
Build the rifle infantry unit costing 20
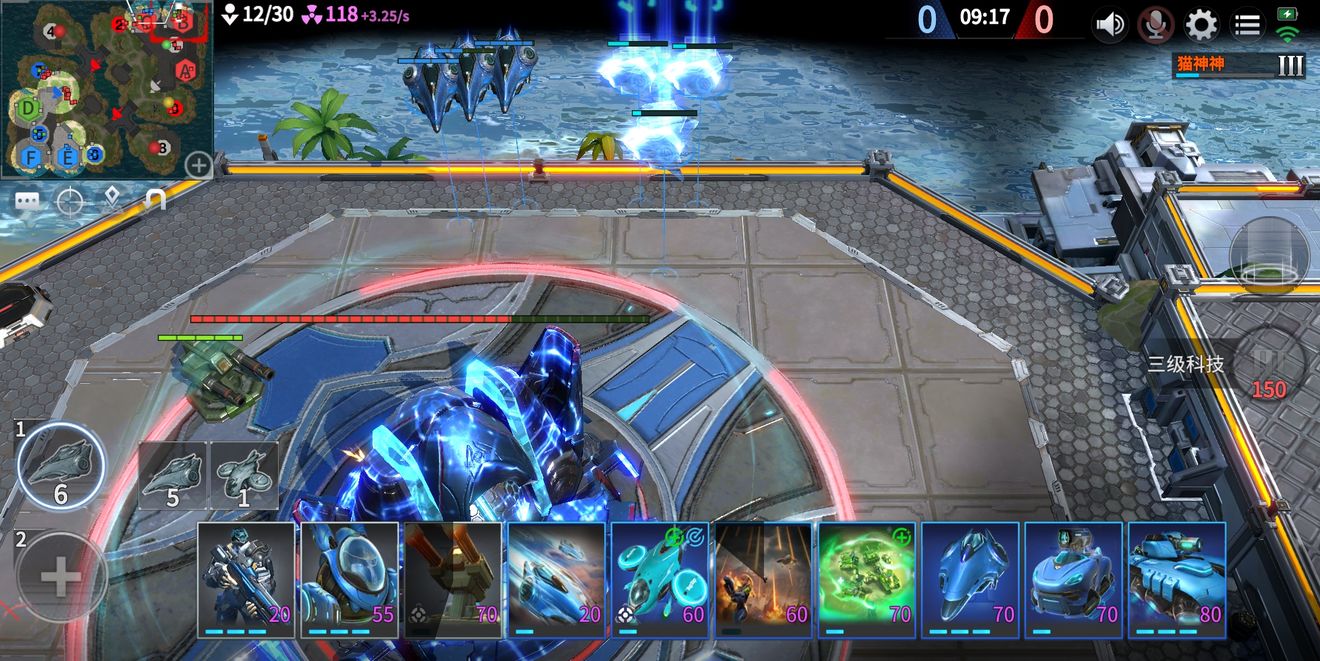[247, 580]
